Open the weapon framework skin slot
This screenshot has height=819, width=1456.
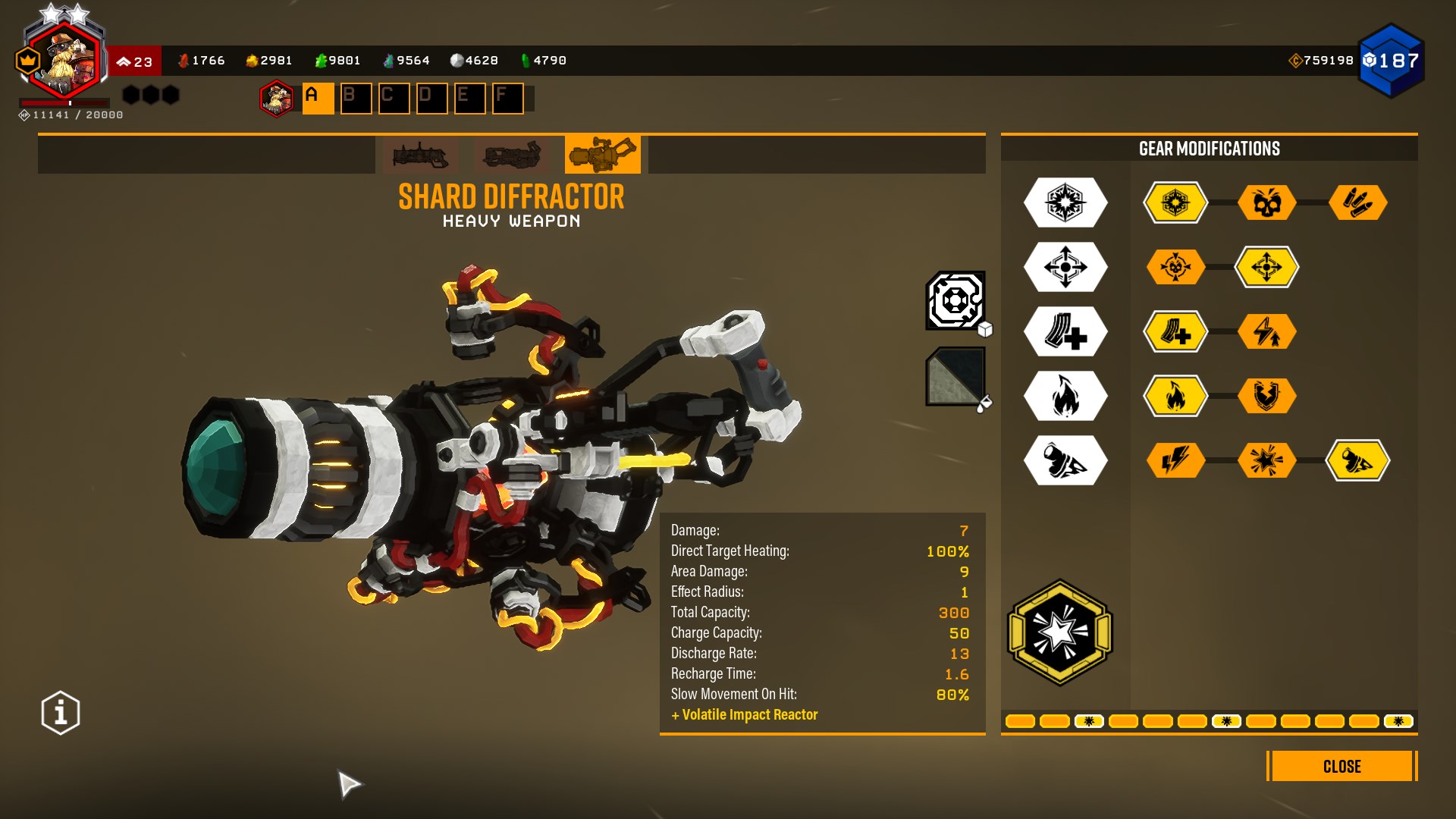click(955, 301)
